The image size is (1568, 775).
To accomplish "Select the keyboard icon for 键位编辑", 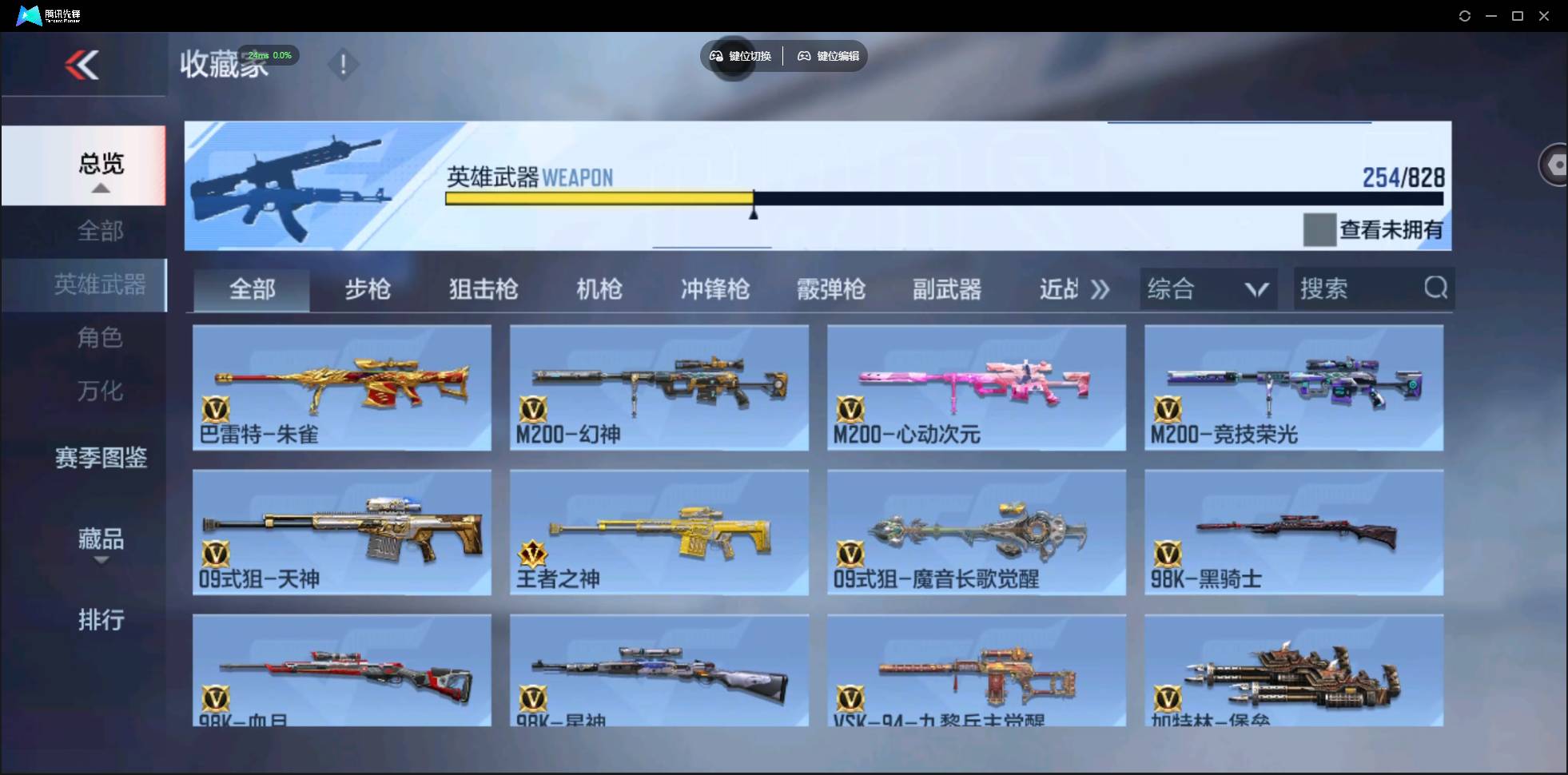I will click(803, 56).
